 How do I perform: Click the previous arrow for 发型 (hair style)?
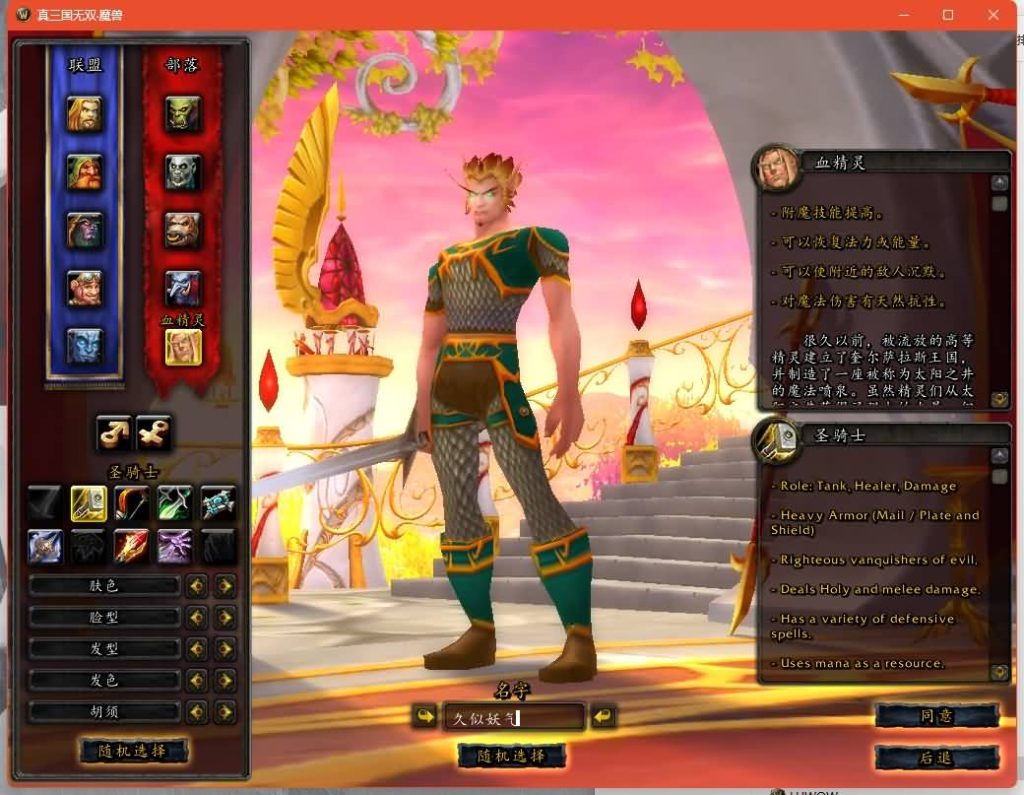197,649
